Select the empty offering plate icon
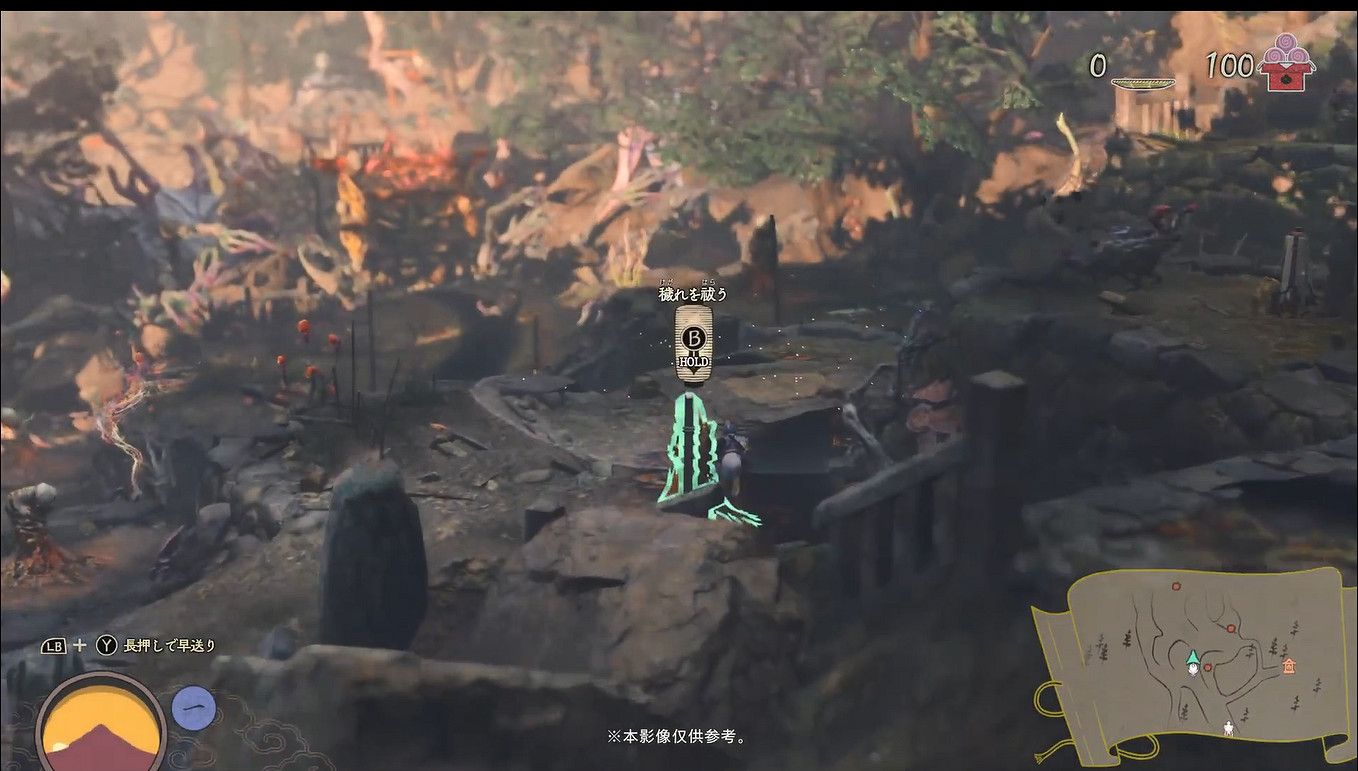Screen dimensions: 1358x771 pos(1143,83)
